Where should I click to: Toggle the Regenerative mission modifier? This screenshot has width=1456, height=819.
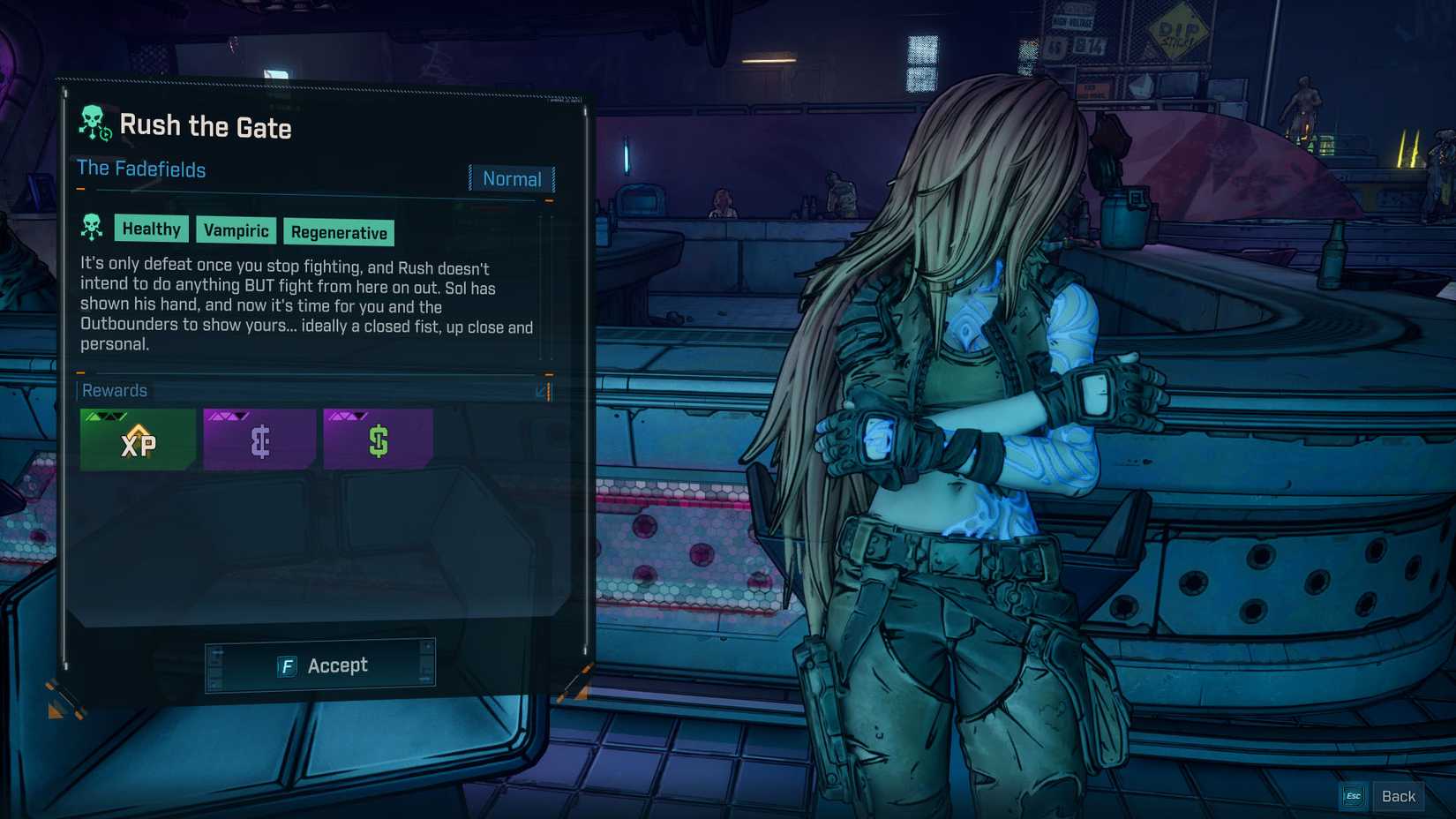(339, 233)
